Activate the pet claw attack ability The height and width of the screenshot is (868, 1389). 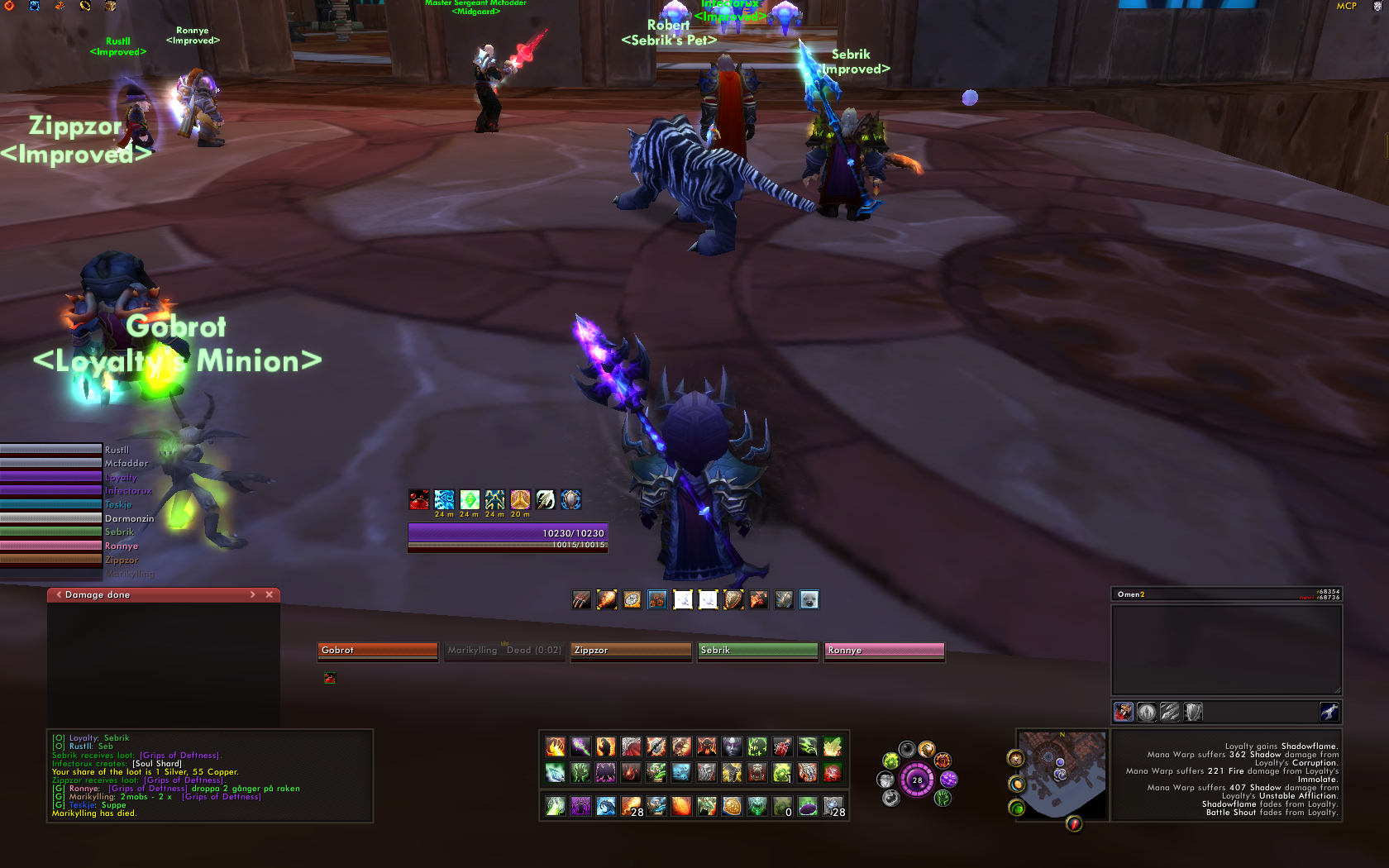[x=581, y=600]
